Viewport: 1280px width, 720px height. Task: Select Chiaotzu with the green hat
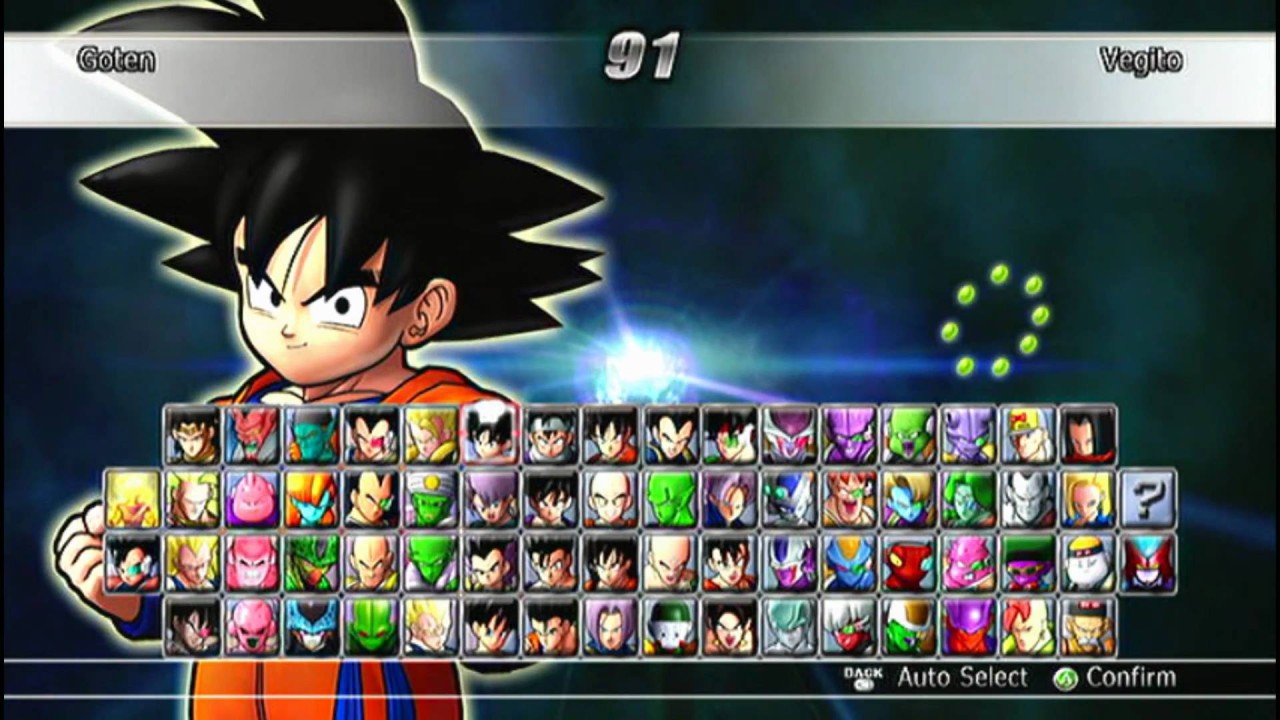click(670, 627)
